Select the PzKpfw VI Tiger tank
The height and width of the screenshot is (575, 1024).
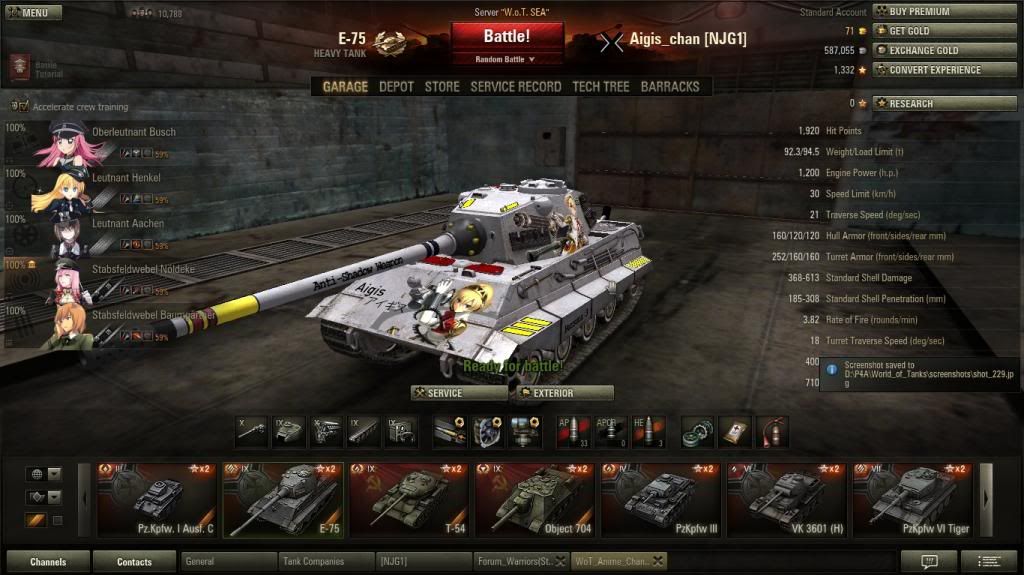click(x=913, y=500)
